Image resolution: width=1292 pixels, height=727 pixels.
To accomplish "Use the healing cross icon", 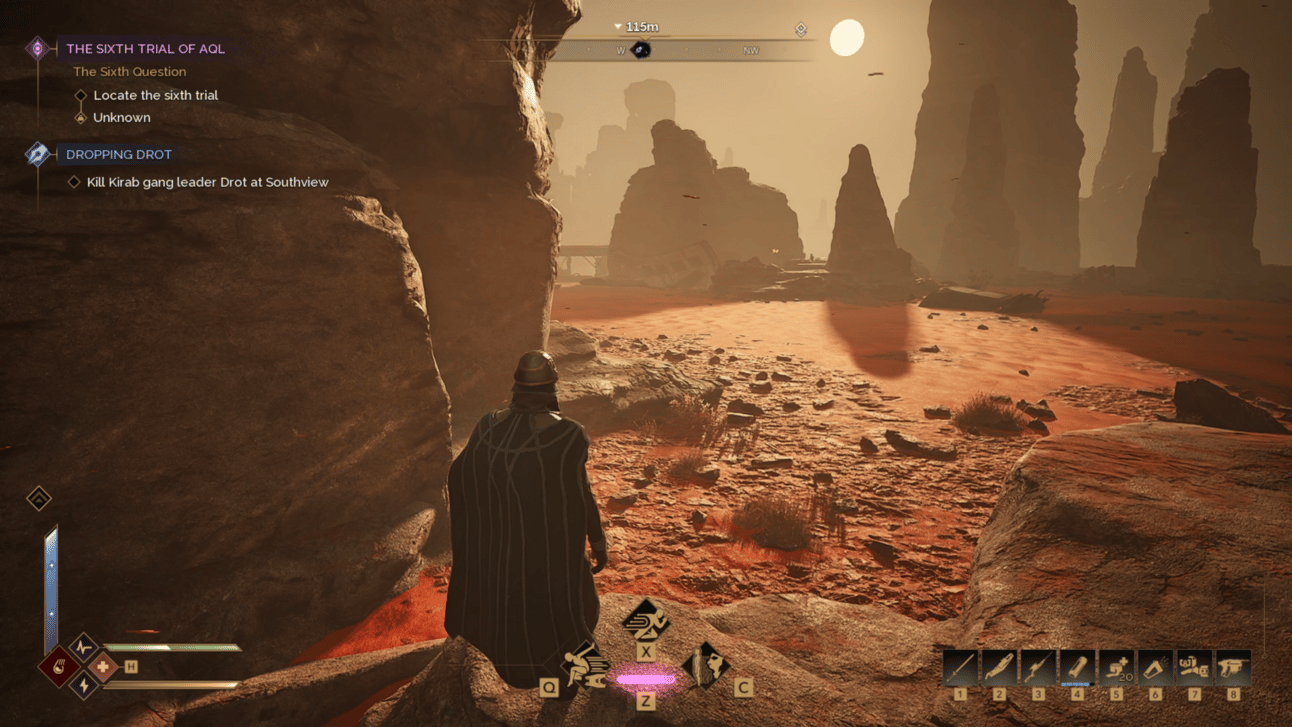I will coord(102,666).
